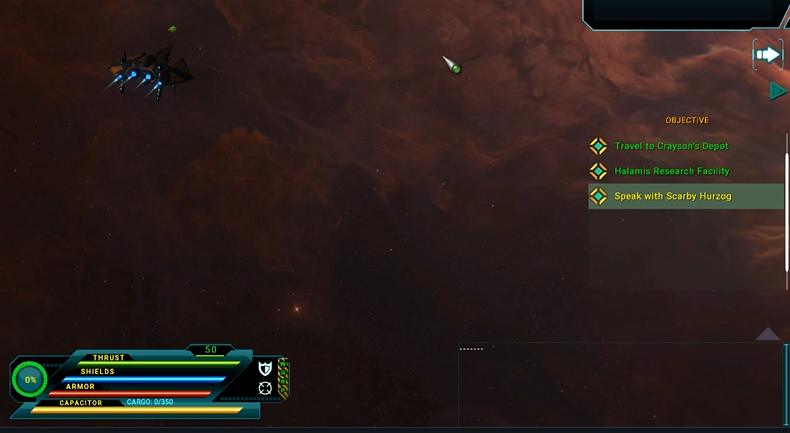Screen dimensions: 790x433
Task: Select the Speak with Scarby Hurzog objective
Action: [672, 196]
